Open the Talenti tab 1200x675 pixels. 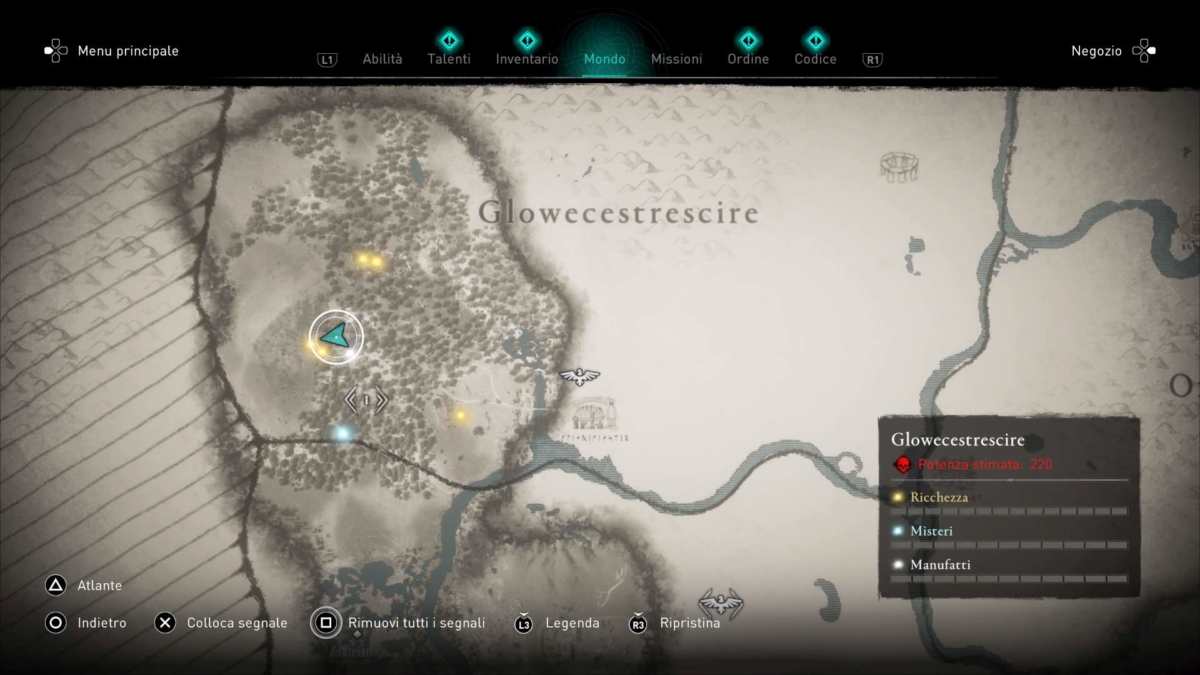[449, 59]
